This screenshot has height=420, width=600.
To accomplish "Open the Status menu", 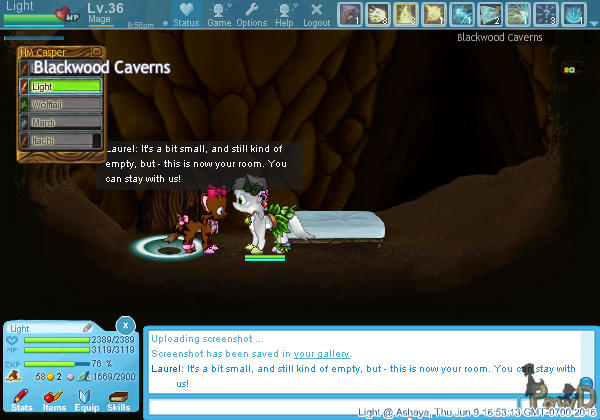I will pyautogui.click(x=184, y=14).
